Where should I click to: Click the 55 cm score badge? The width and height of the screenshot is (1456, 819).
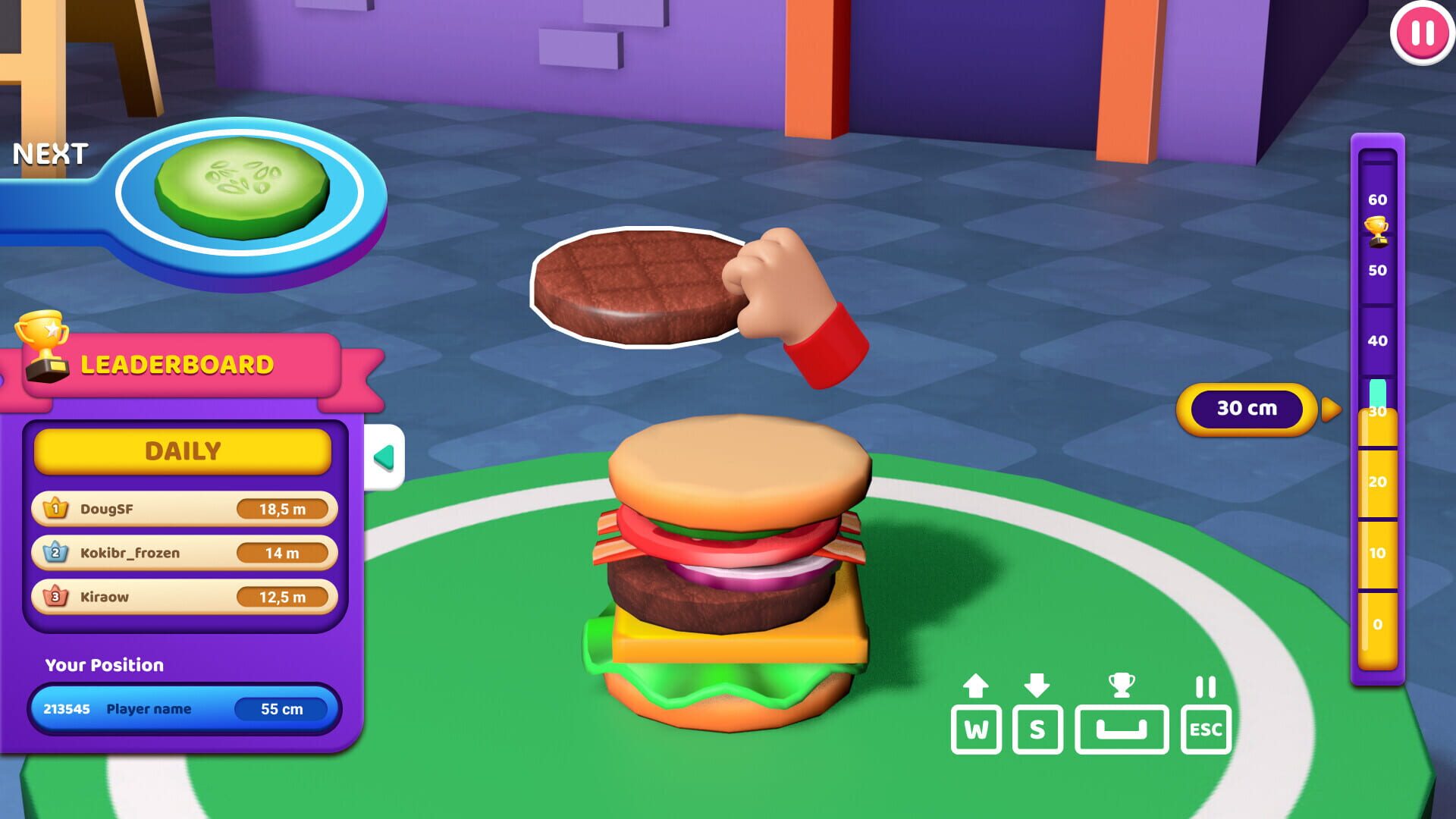(x=281, y=709)
